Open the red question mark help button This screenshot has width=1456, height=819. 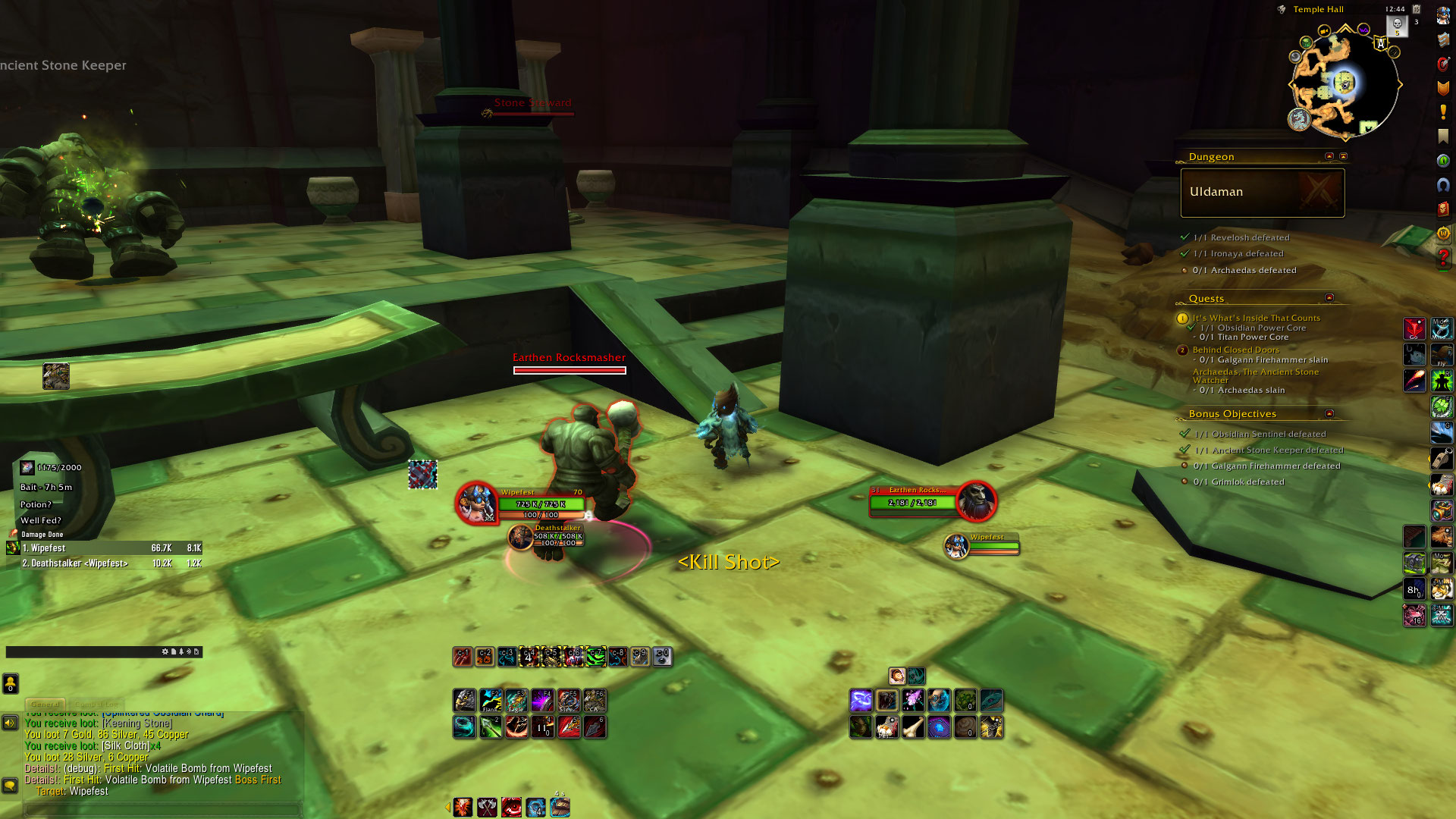(x=1443, y=258)
